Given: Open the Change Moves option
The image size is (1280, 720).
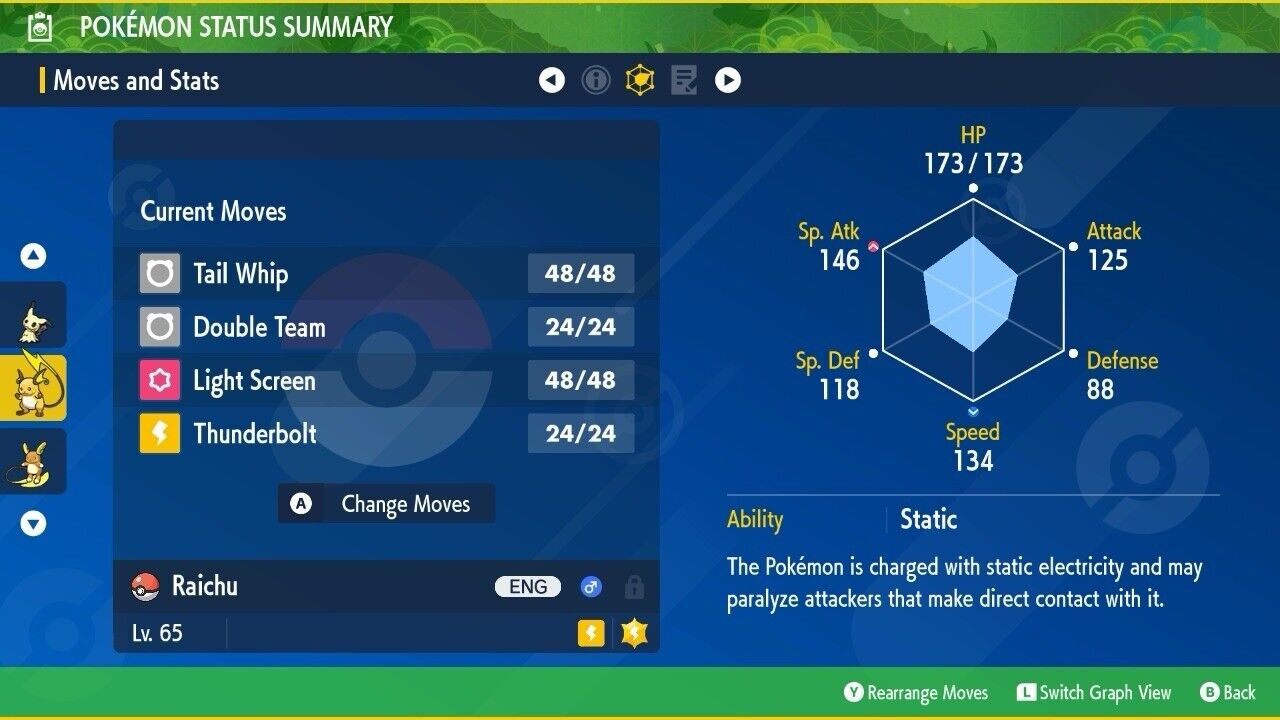Looking at the screenshot, I should (386, 504).
